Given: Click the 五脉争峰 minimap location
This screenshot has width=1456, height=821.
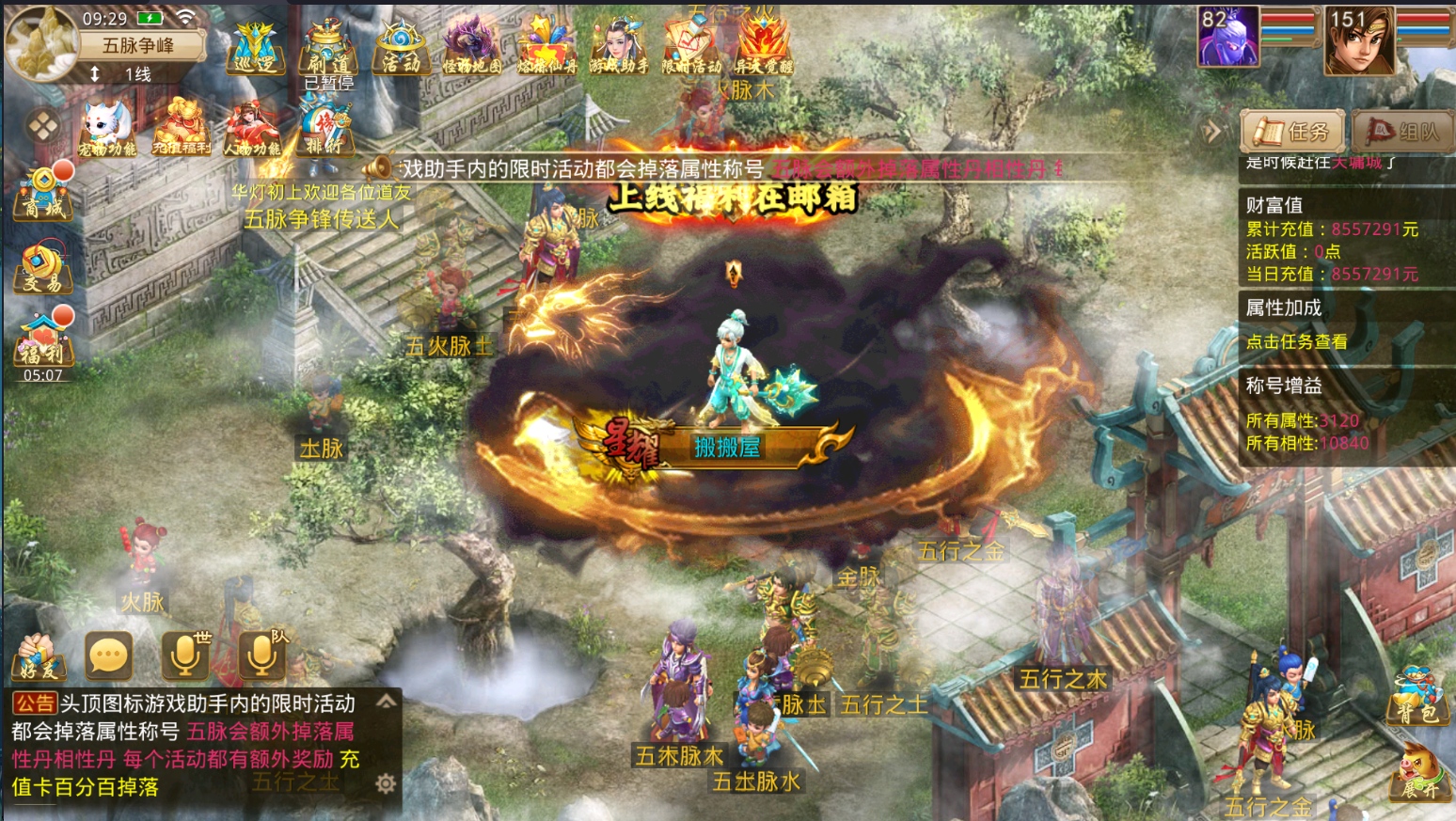Looking at the screenshot, I should click(138, 45).
